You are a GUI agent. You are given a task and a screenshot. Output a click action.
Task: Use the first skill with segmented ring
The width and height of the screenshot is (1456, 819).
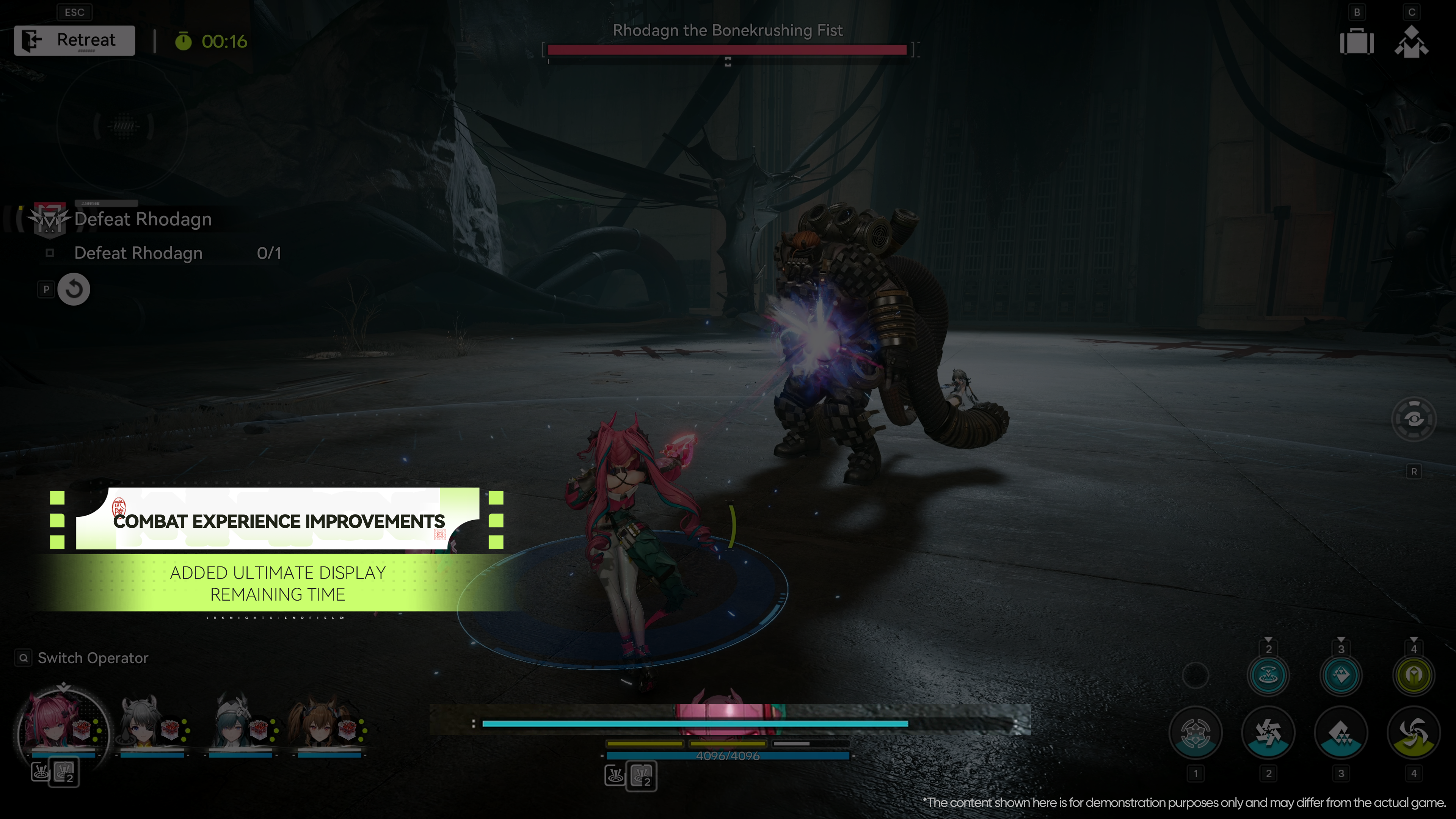(1196, 733)
